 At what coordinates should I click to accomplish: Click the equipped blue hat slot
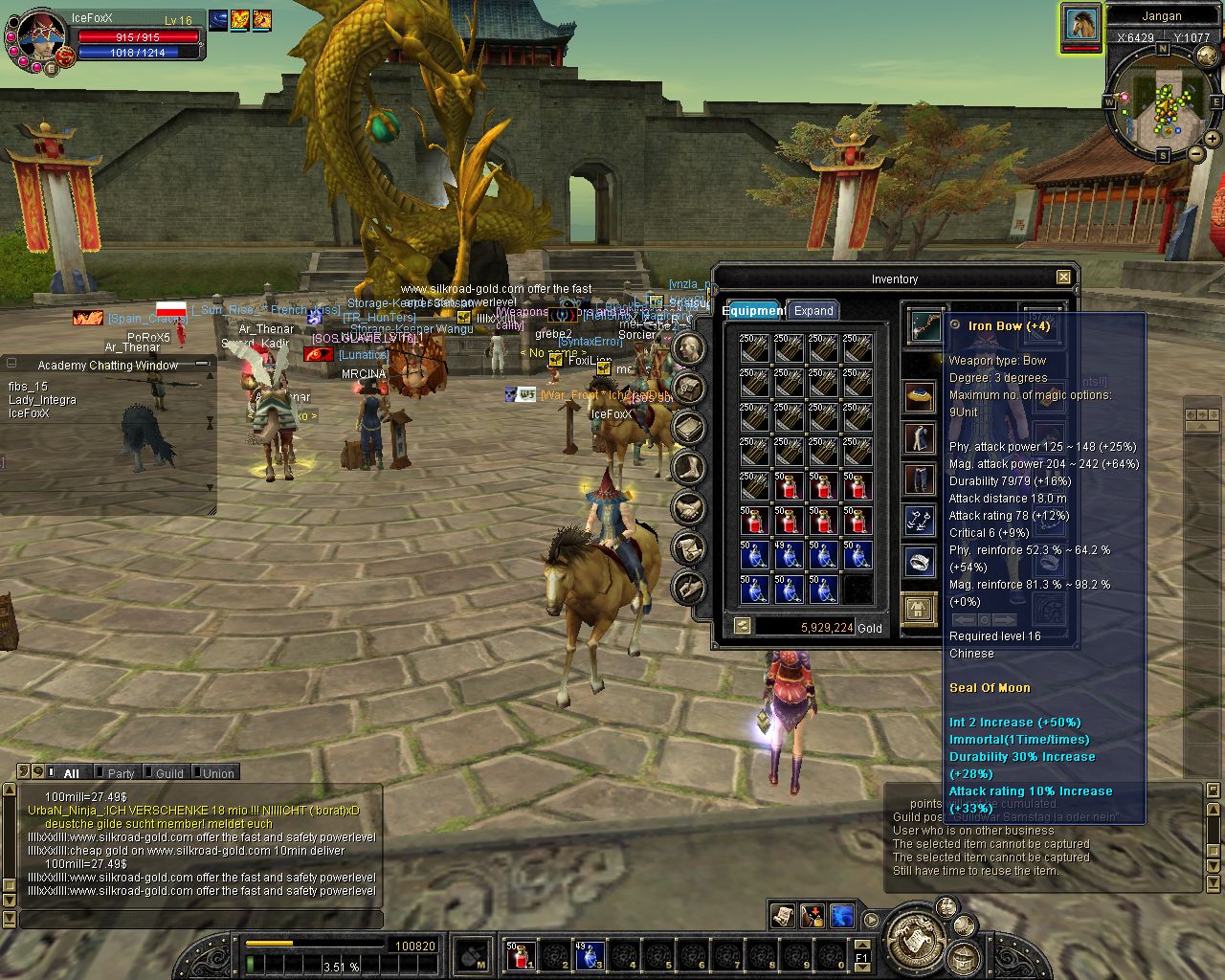(920, 397)
